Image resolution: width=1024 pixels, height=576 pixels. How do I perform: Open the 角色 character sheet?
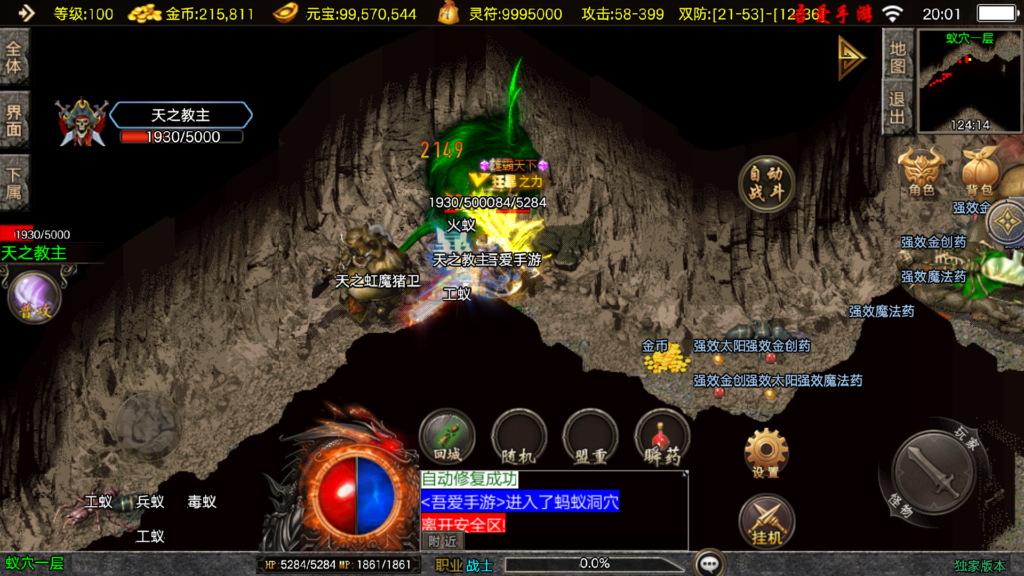tap(921, 171)
